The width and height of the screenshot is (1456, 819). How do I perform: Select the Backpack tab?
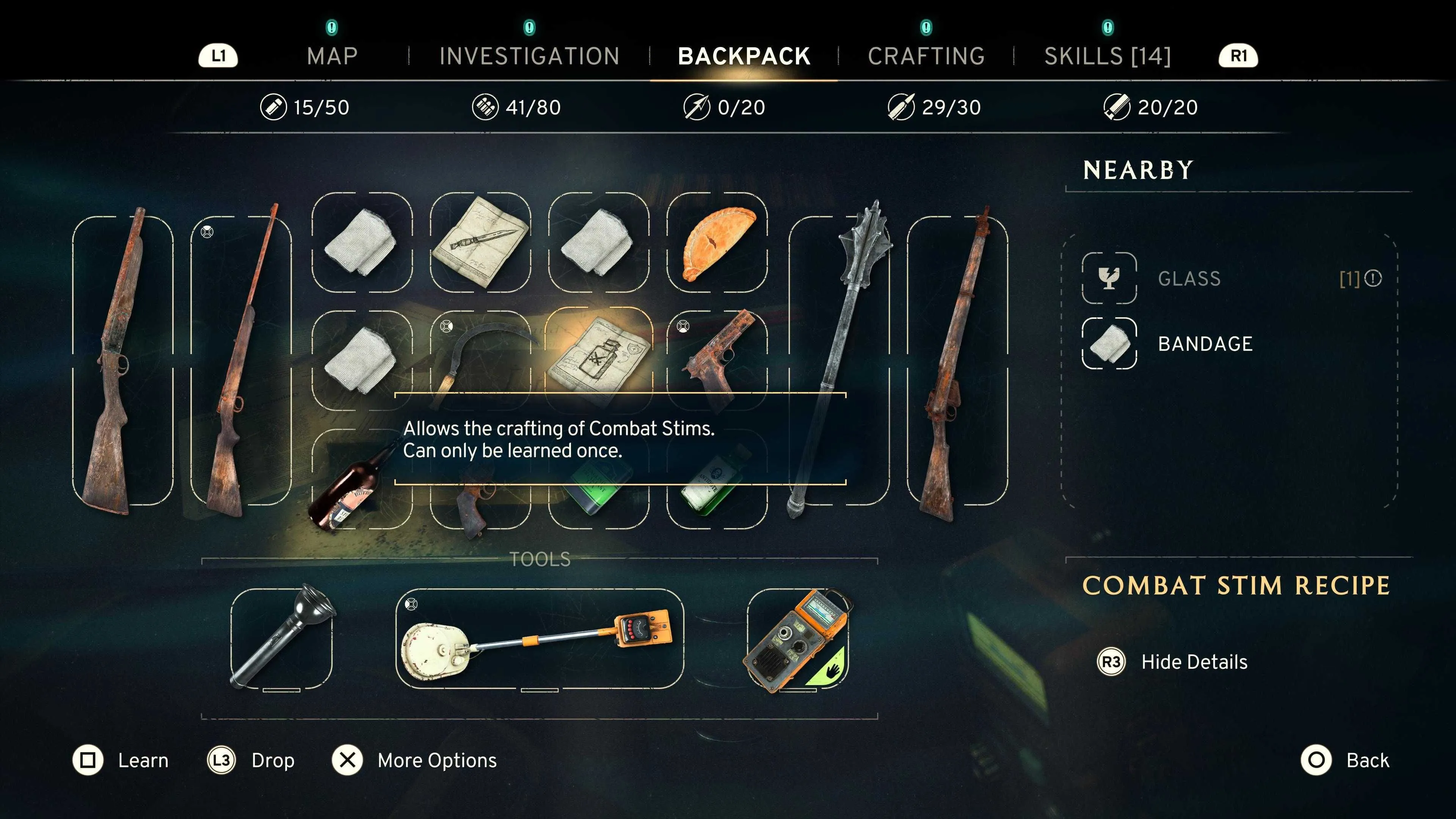(x=744, y=56)
